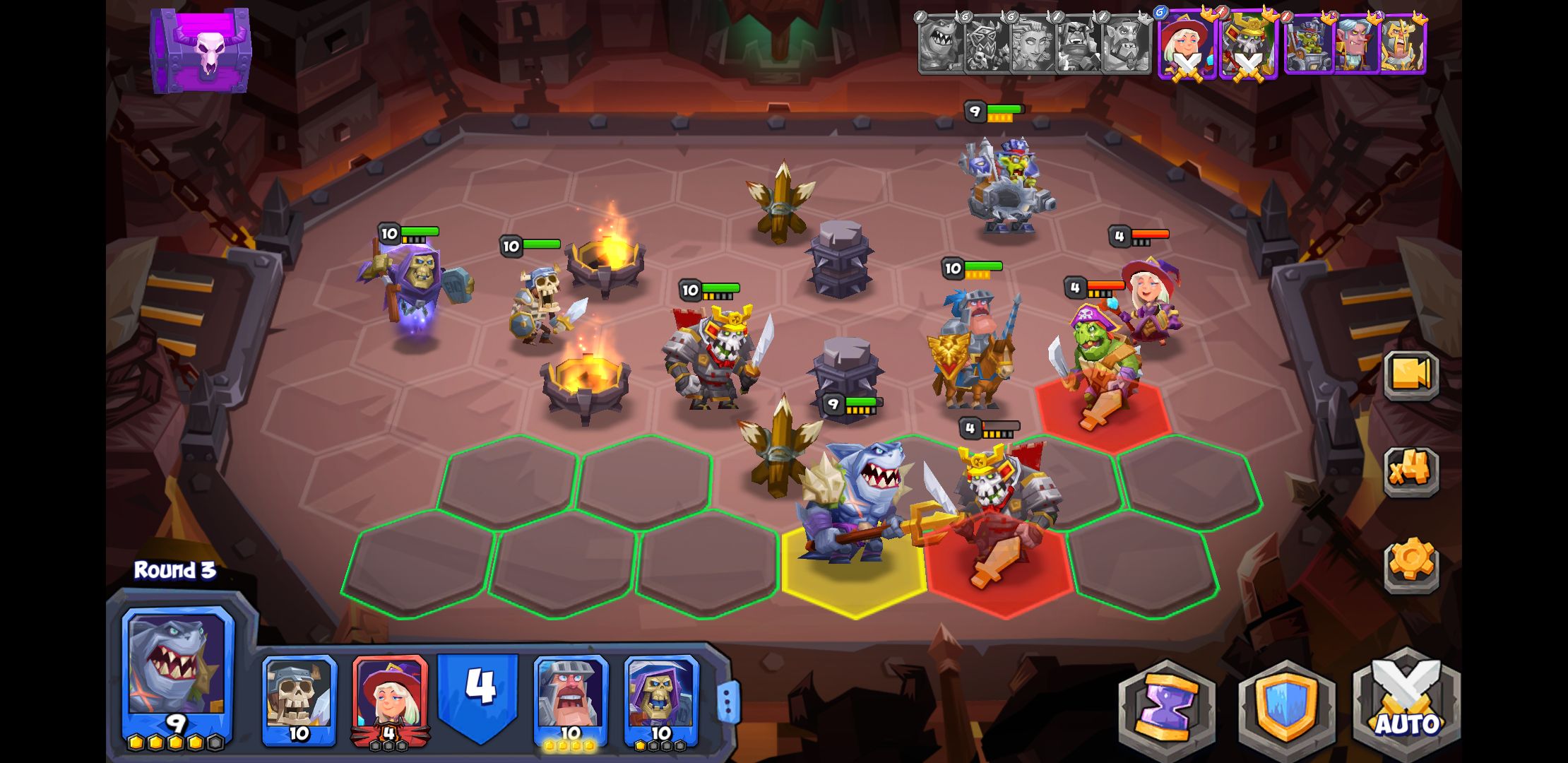This screenshot has height=763, width=1568.
Task: Select the x4 battle speed icon
Action: [1413, 471]
